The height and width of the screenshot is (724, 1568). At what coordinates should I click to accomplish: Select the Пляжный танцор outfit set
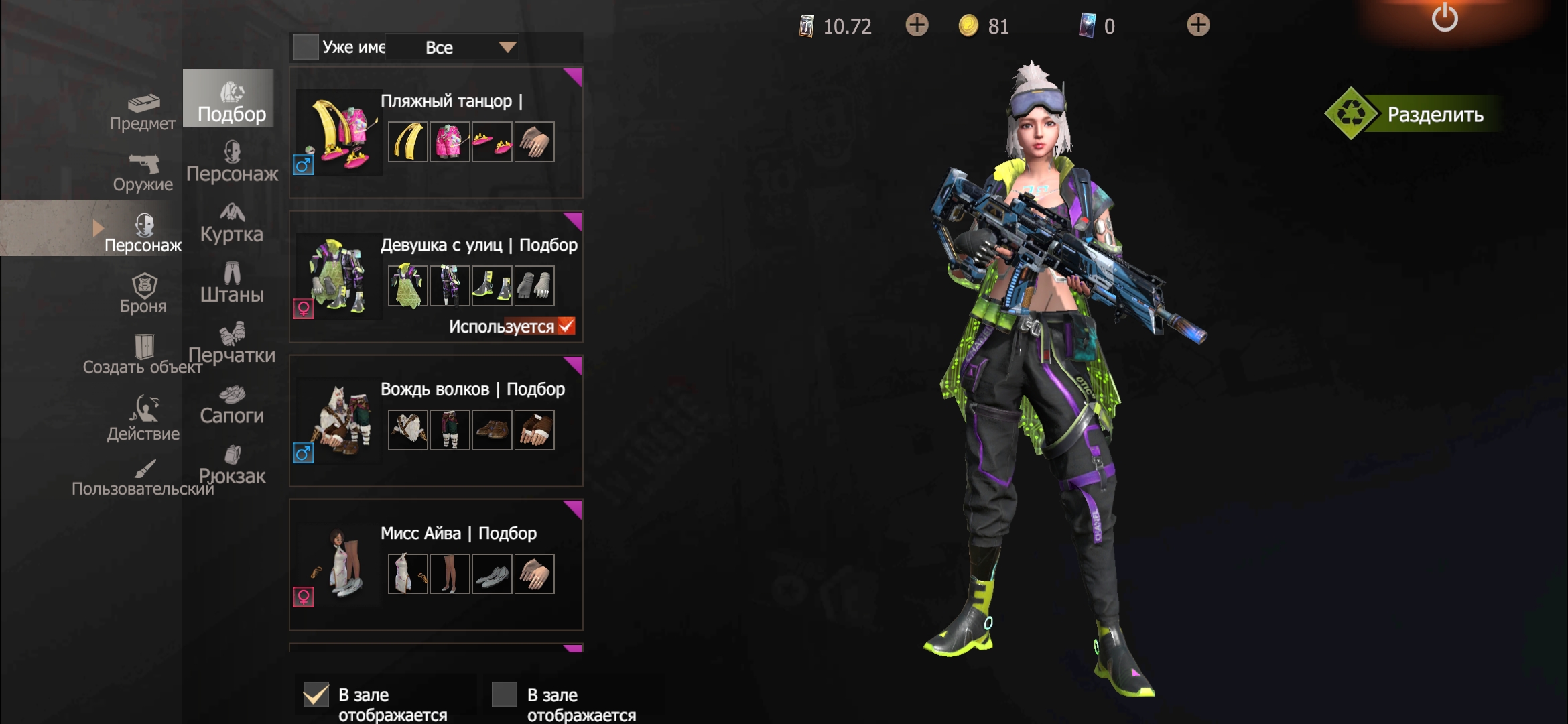[436, 132]
